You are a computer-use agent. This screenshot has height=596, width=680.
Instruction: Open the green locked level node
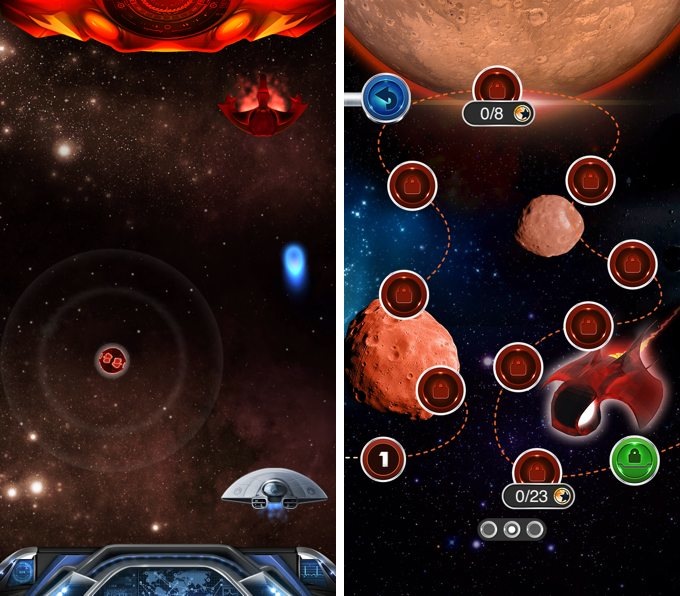point(634,460)
